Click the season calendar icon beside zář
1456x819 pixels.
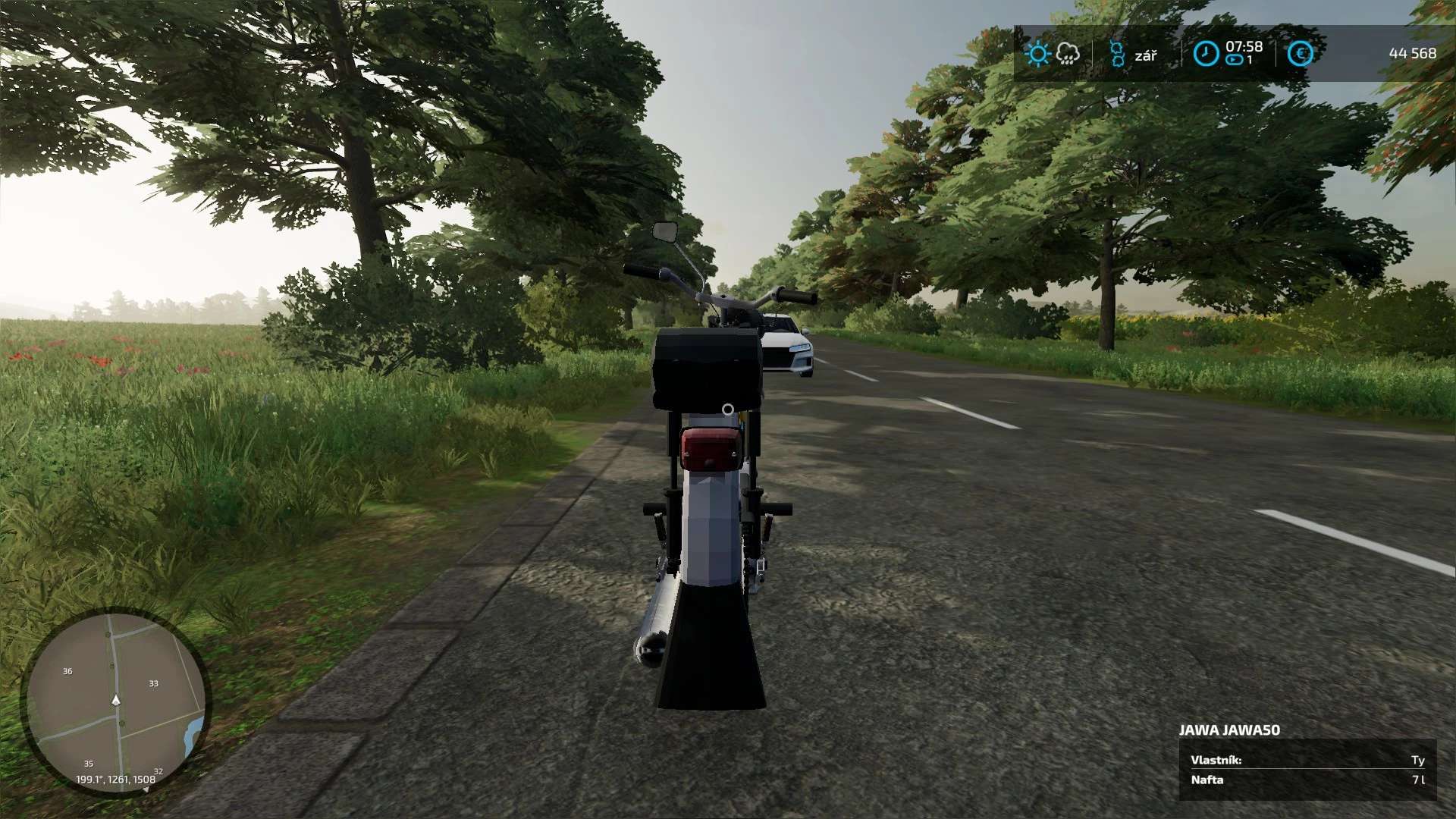pos(1116,54)
